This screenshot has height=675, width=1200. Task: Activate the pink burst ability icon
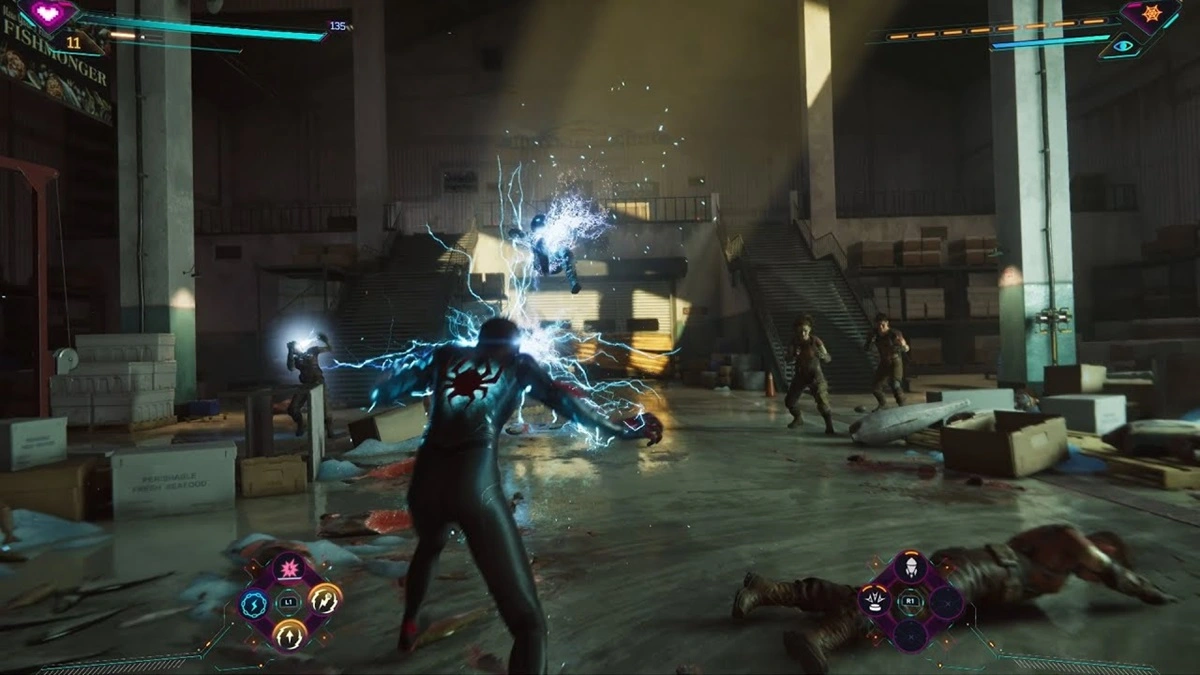point(290,571)
